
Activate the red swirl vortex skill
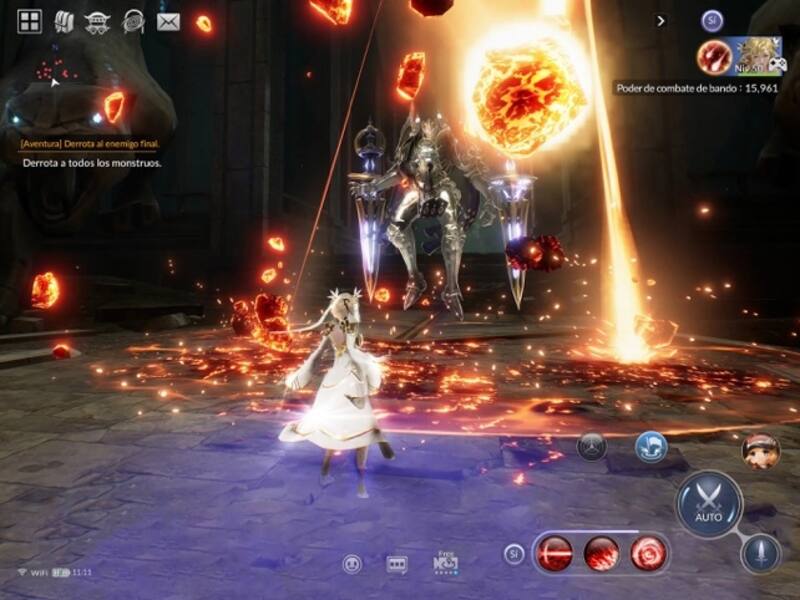tap(647, 553)
